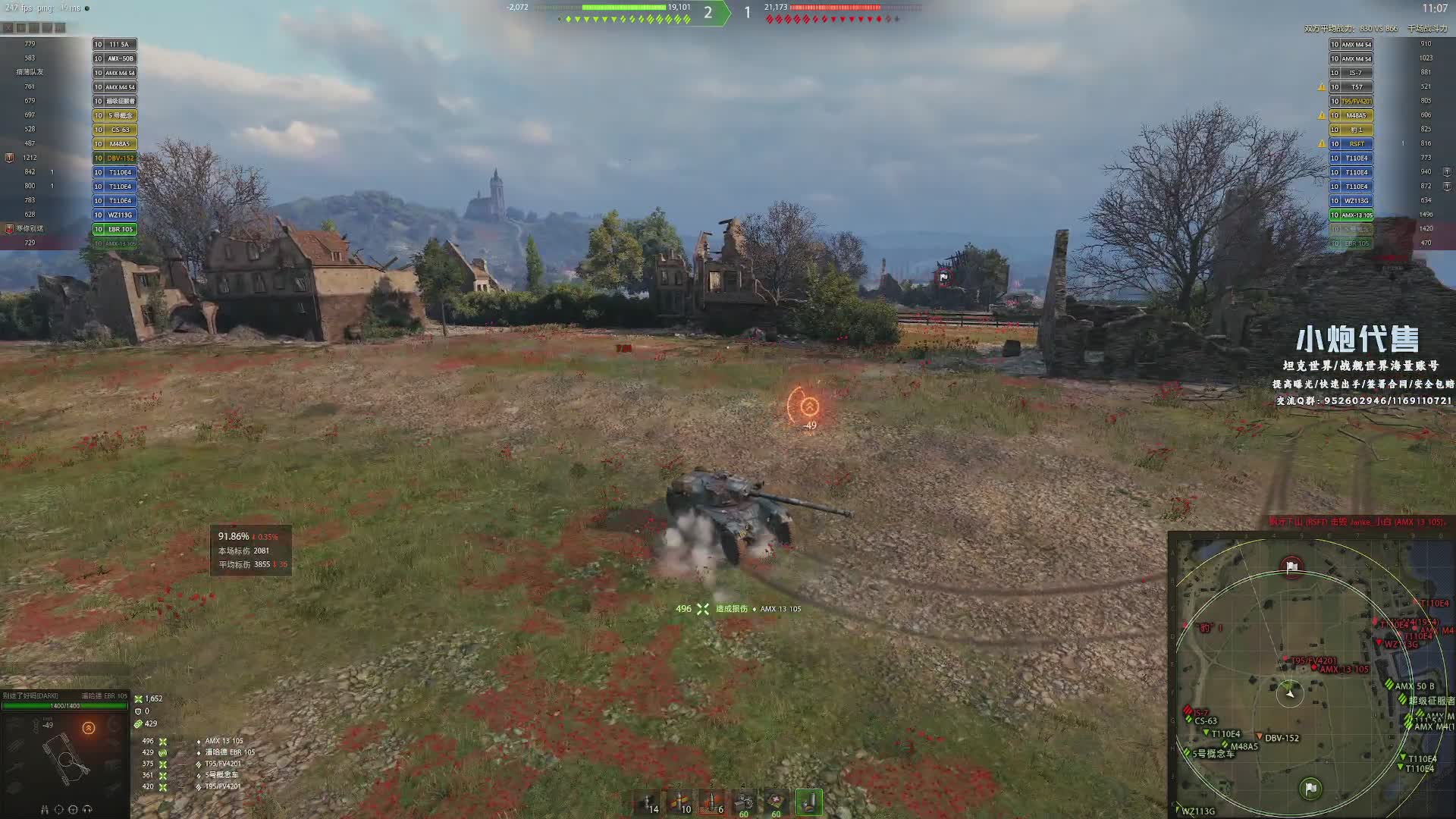Use the first aid kit consumable
Image resolution: width=1456 pixels, height=819 pixels.
click(x=776, y=802)
